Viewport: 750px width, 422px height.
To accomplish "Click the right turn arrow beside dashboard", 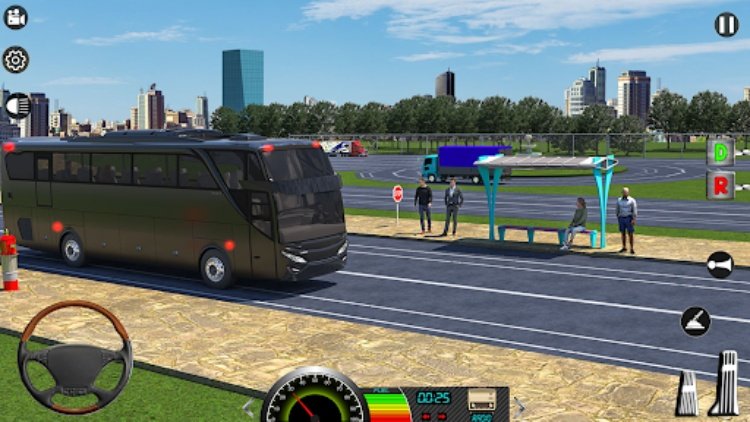I will click(518, 406).
